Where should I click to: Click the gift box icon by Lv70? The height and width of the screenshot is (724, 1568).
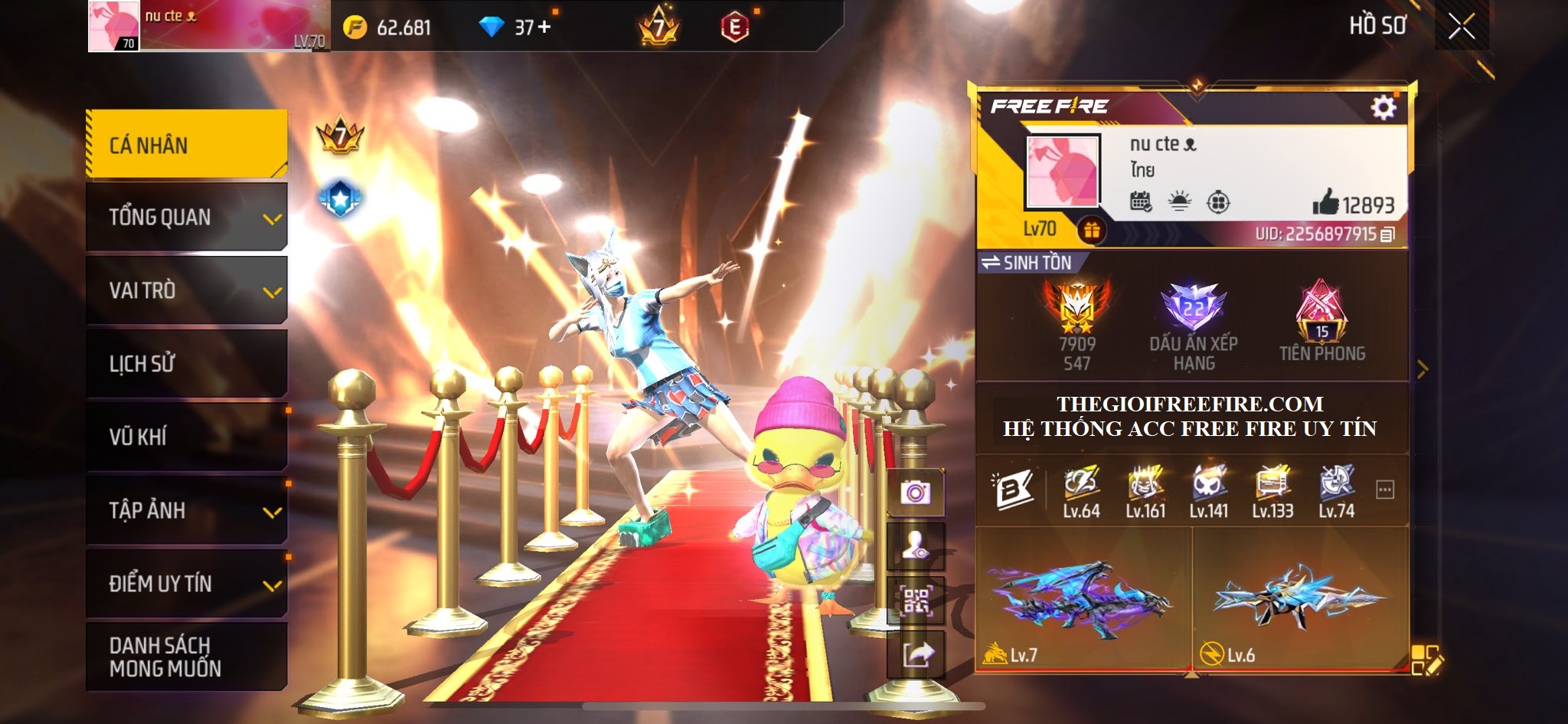click(x=1091, y=230)
